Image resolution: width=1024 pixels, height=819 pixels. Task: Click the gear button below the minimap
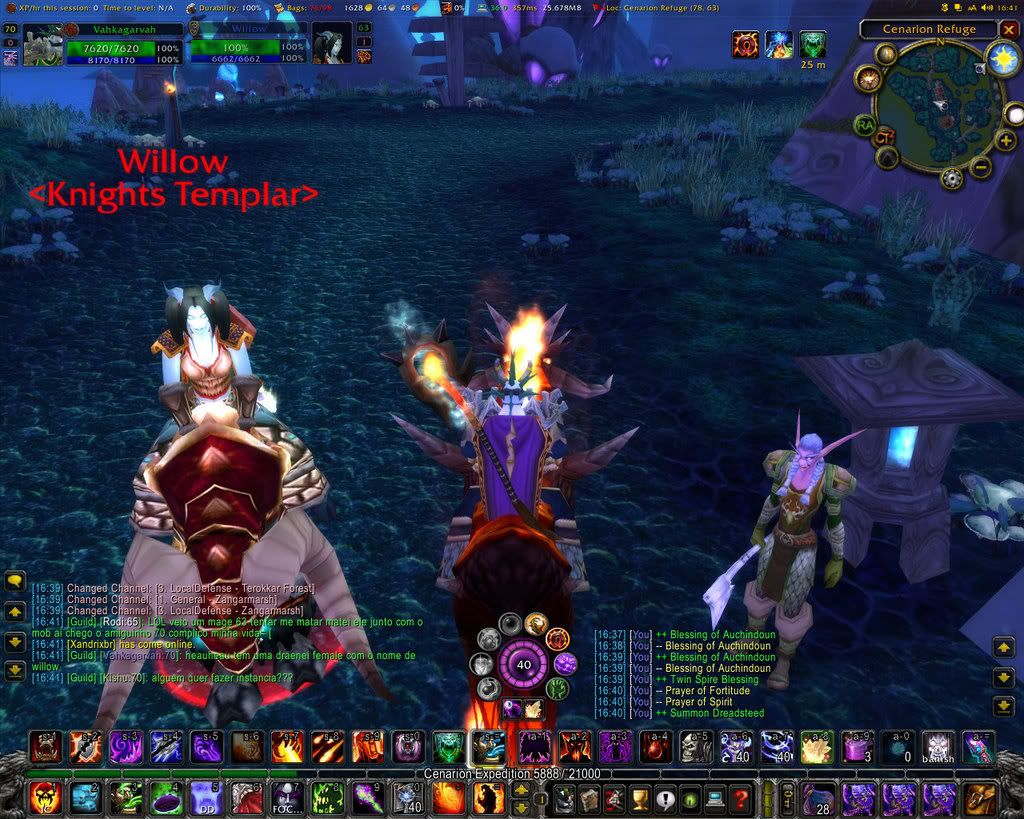click(x=952, y=179)
